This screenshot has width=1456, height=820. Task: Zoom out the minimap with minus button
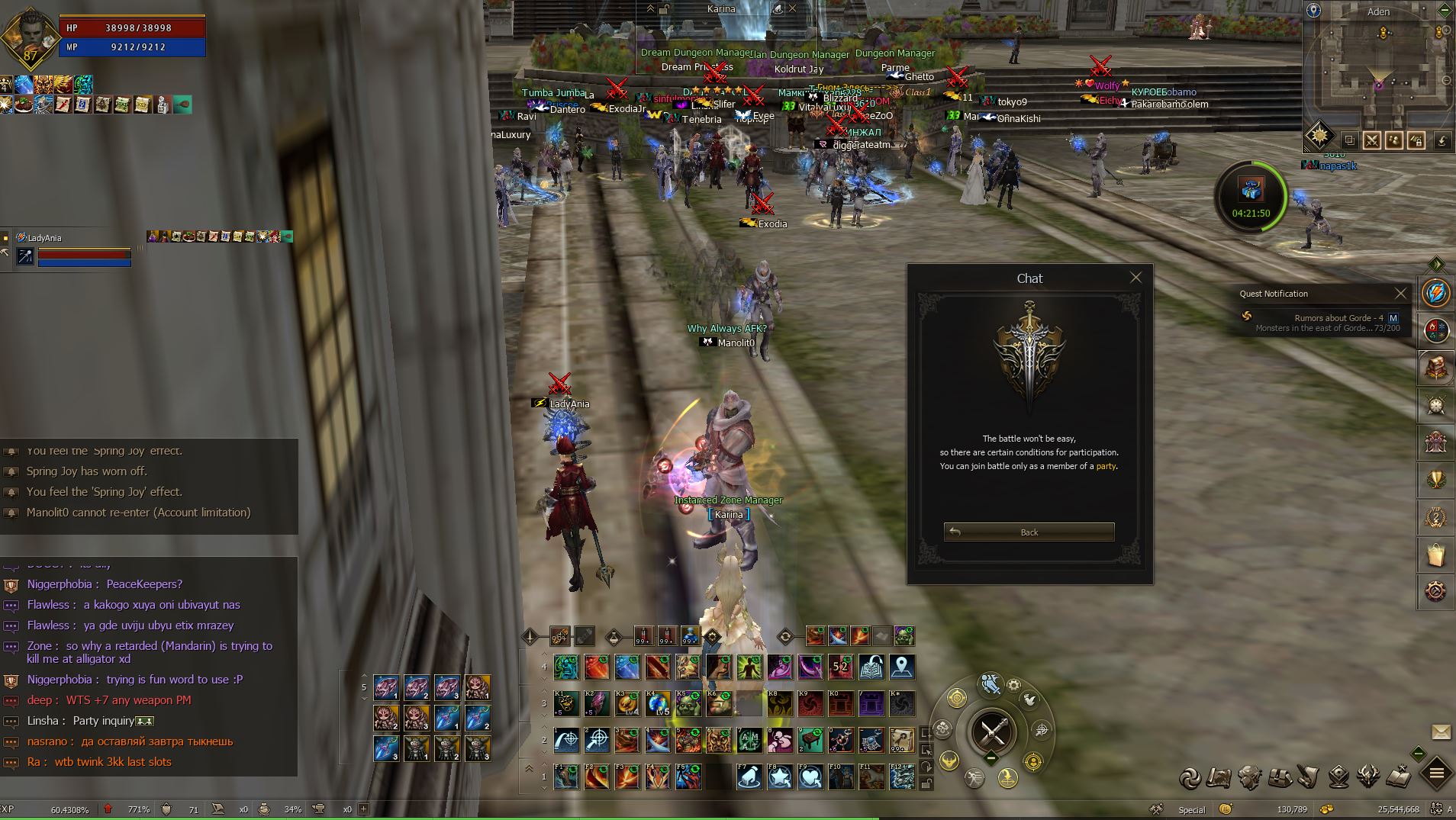[x=1446, y=80]
